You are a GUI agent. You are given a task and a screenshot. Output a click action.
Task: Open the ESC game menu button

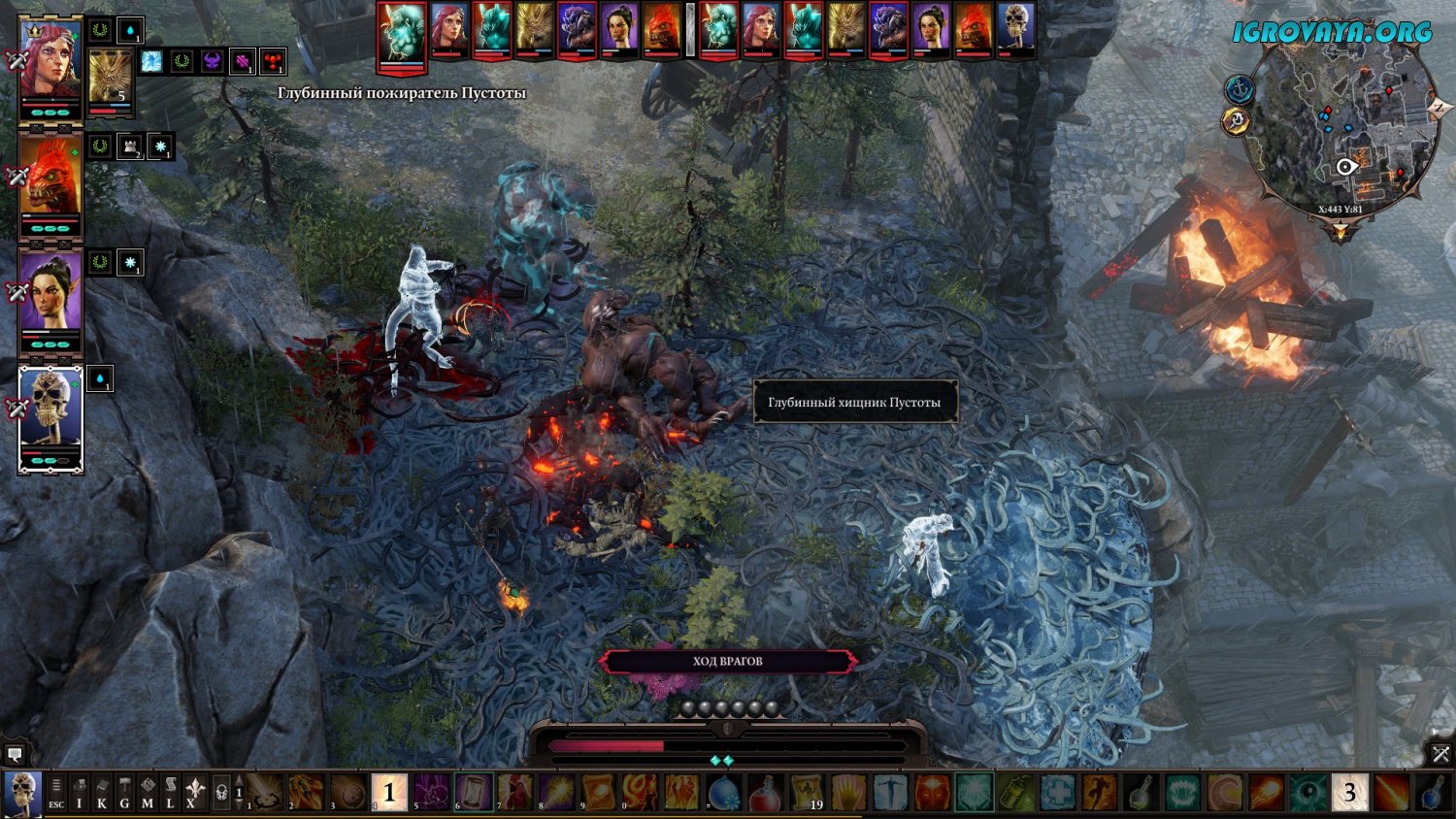(56, 794)
